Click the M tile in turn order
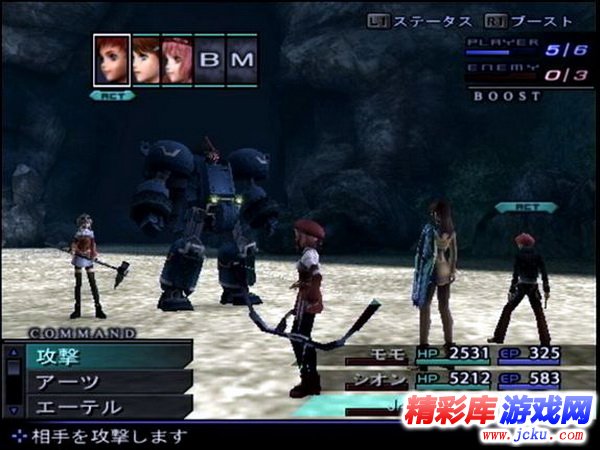Screen dimensions: 600x450 pyautogui.click(x=243, y=60)
